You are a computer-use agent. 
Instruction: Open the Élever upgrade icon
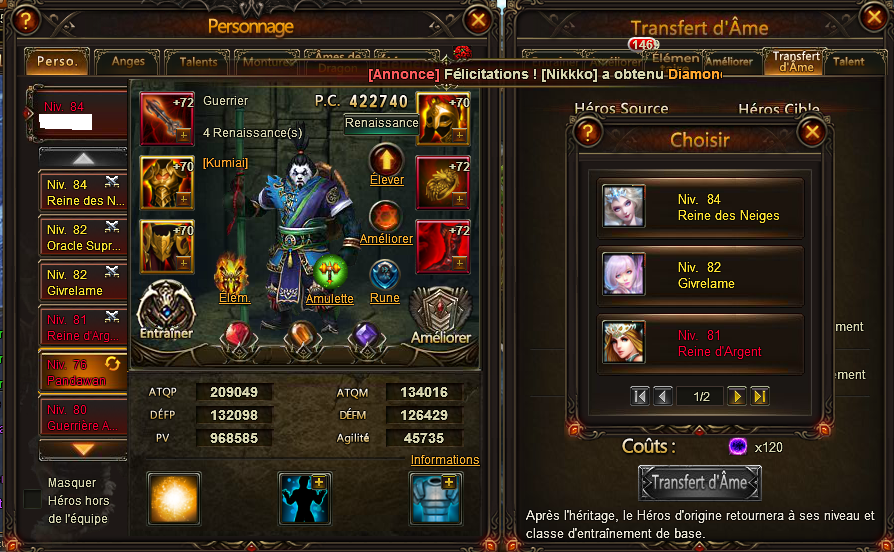tap(386, 160)
